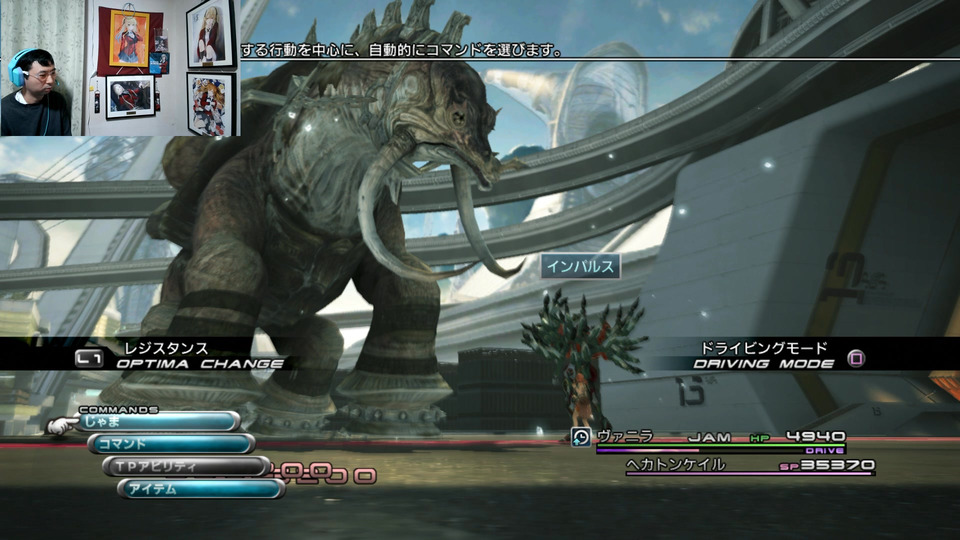Screen dimensions: 960x540
Task: Select ヘカトンケイル summon status row
Action: [x=750, y=465]
